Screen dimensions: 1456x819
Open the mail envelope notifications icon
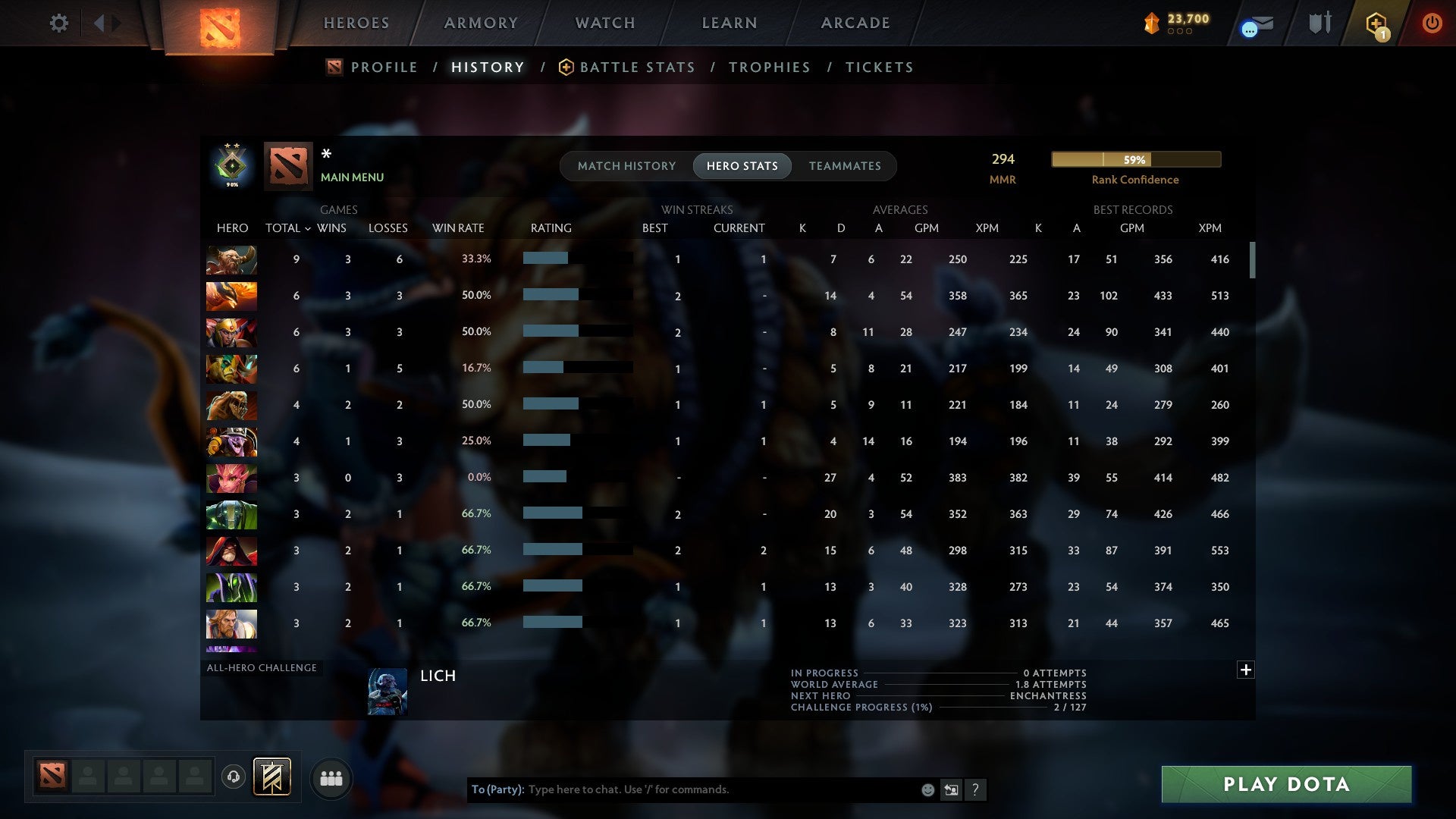[x=1256, y=24]
